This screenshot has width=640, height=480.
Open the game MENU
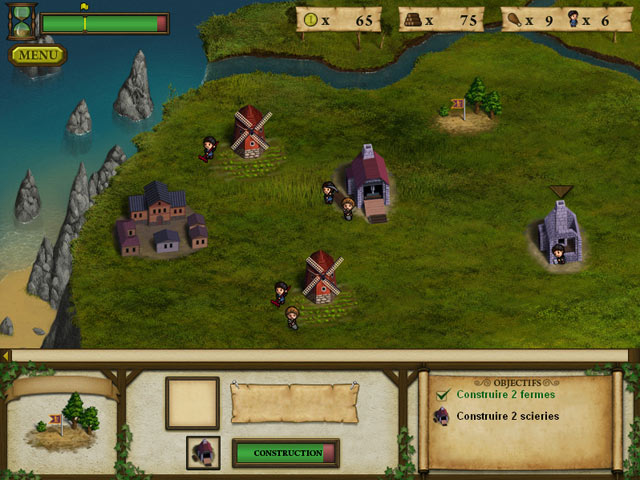[38, 55]
